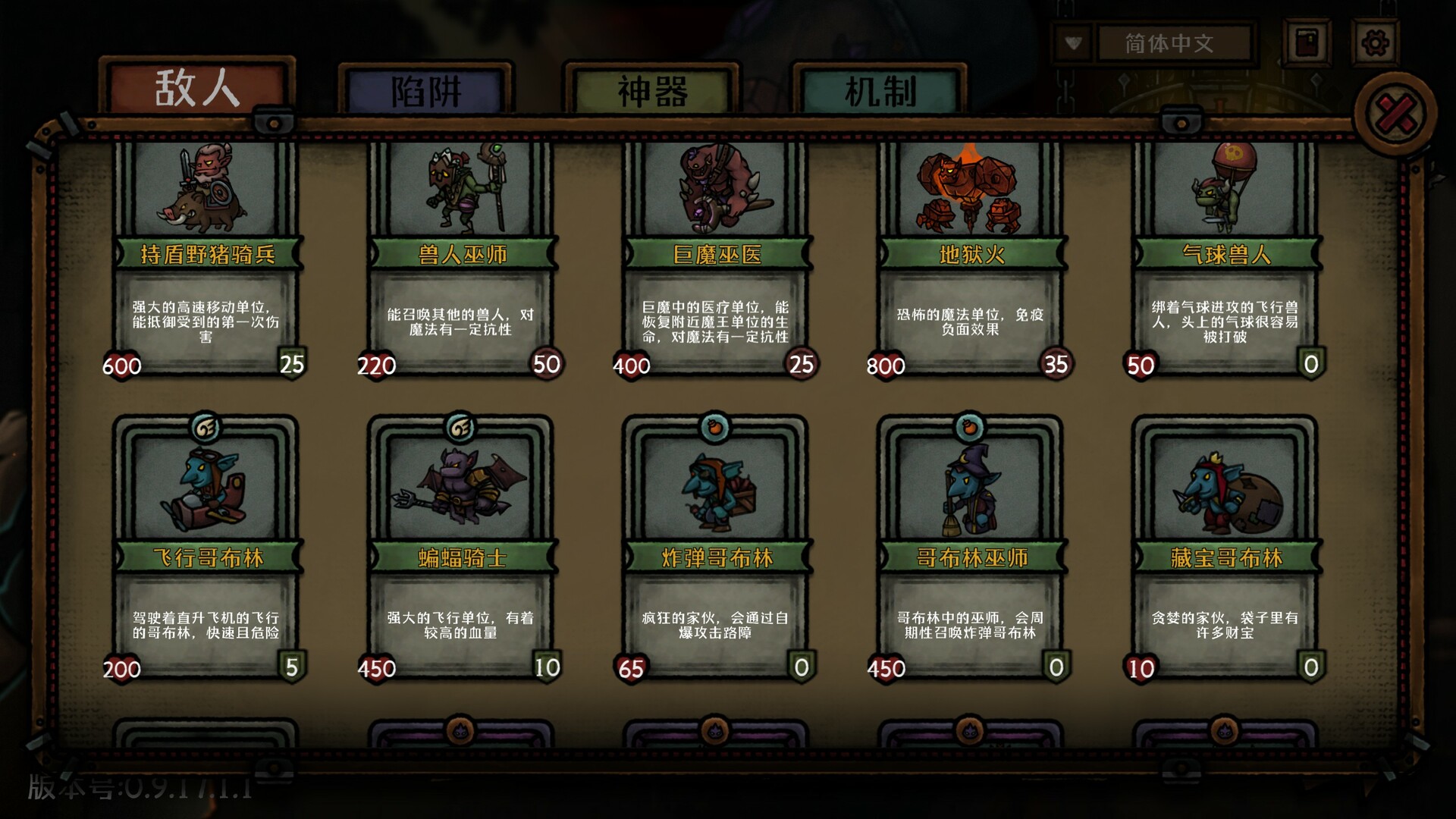Select the 机制 (Mechanics) tab
This screenshot has width=1456, height=819.
click(x=880, y=93)
